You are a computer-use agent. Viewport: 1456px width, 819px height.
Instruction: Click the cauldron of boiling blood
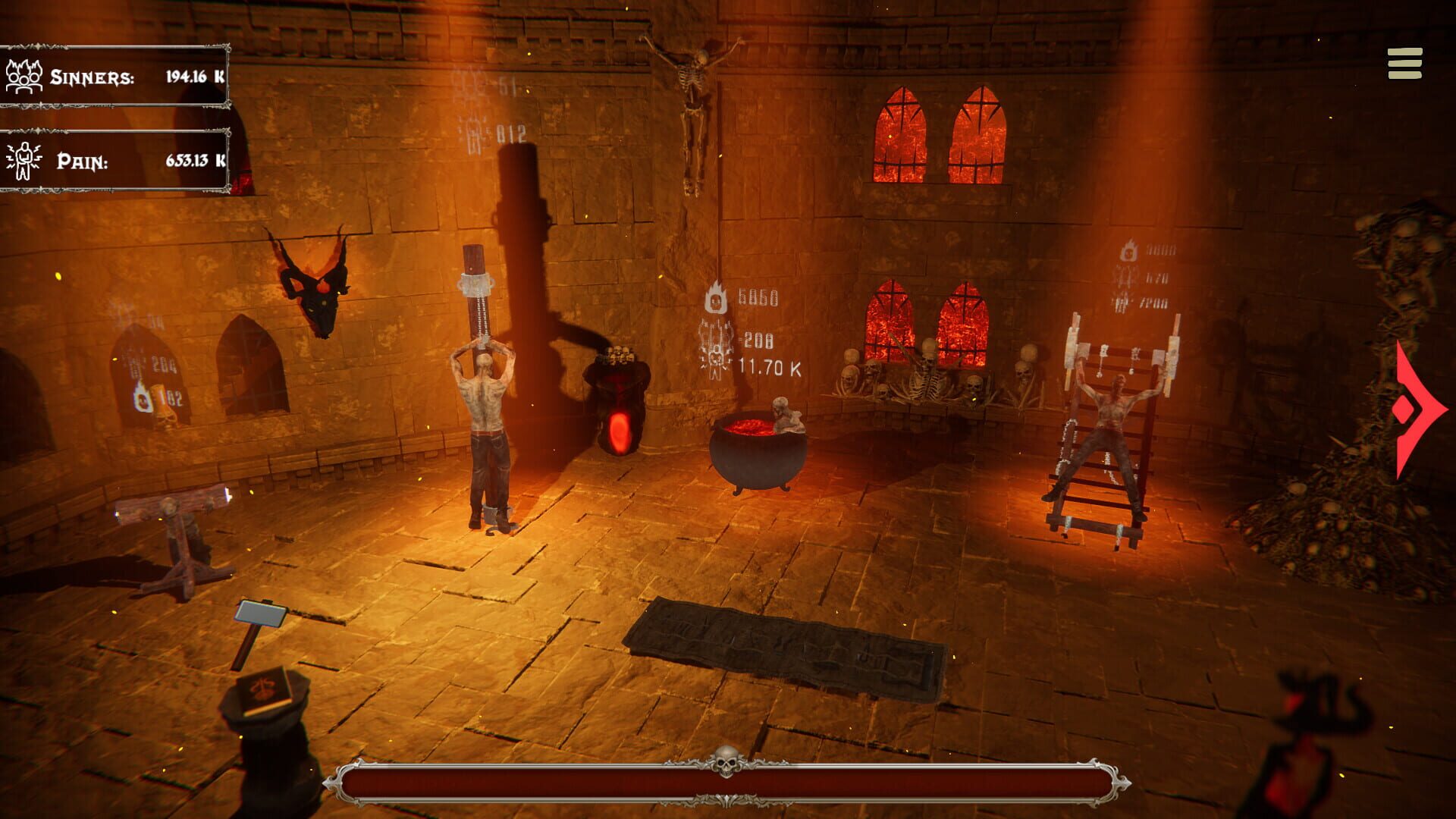click(x=758, y=447)
